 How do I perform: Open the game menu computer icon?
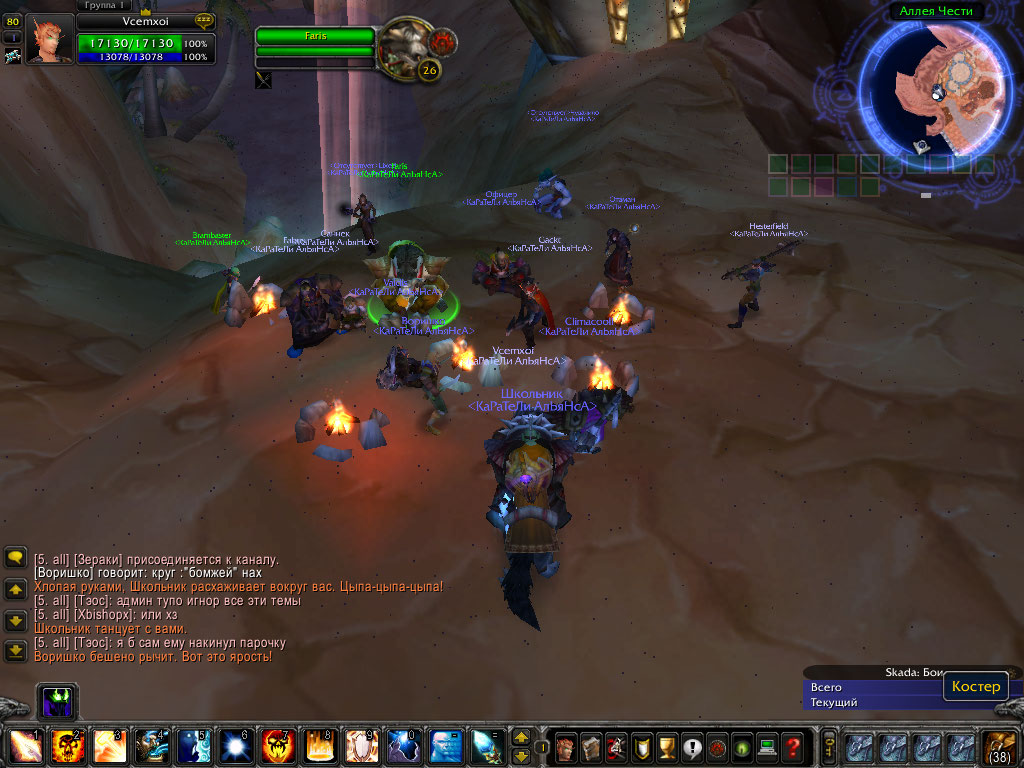tap(766, 746)
